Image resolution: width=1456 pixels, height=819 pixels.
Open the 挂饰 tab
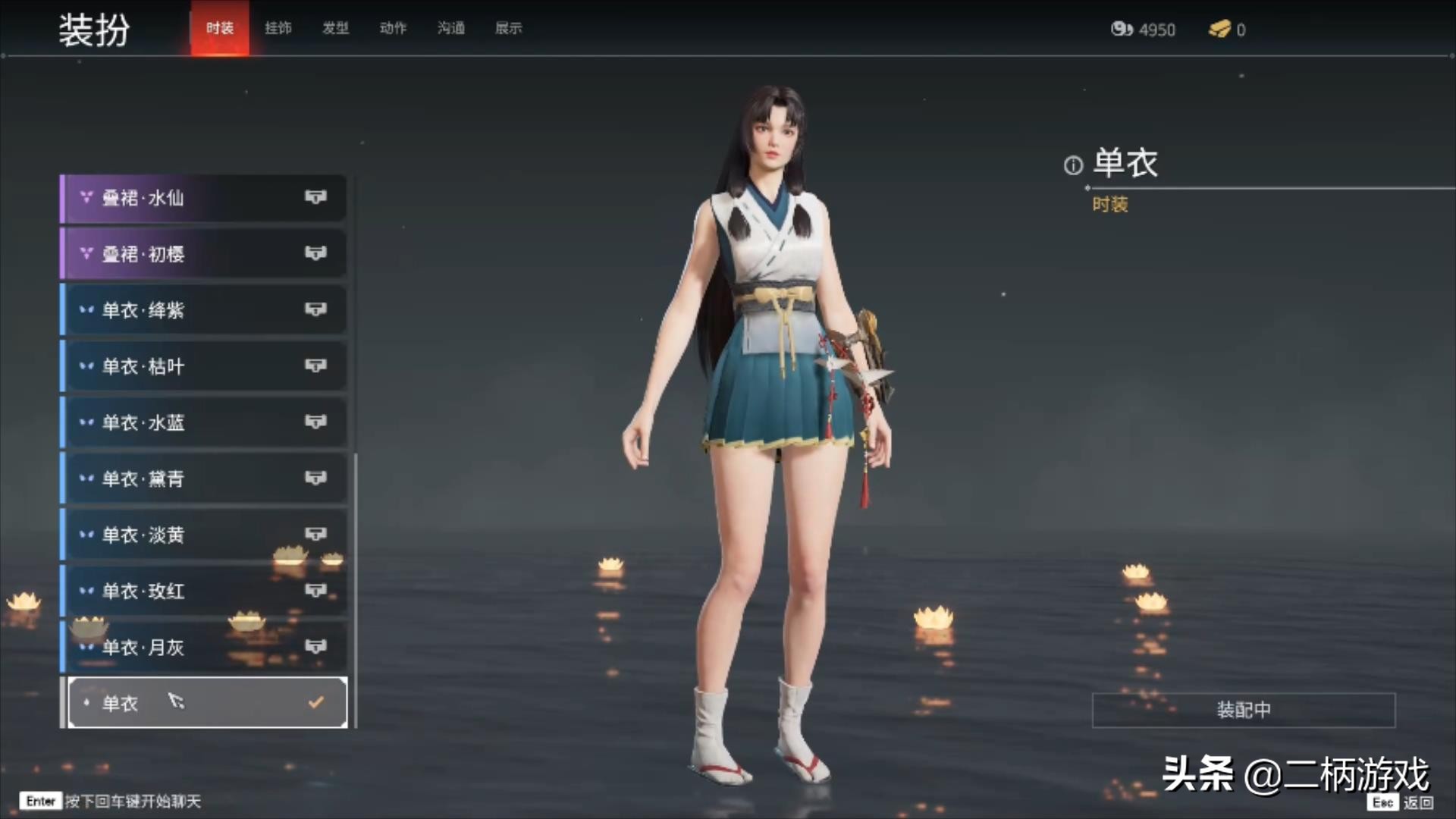coord(278,28)
